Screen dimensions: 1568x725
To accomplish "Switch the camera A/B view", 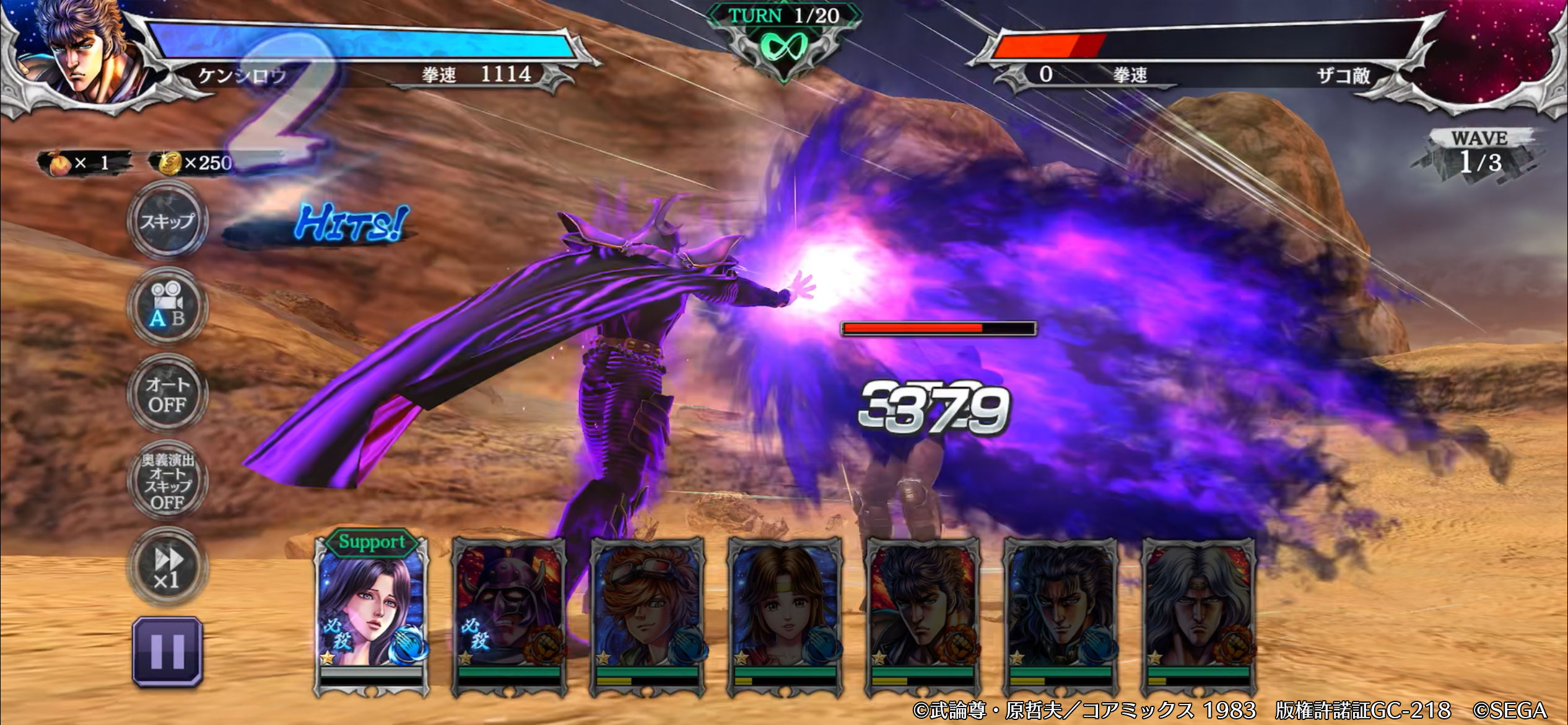I will click(x=167, y=307).
